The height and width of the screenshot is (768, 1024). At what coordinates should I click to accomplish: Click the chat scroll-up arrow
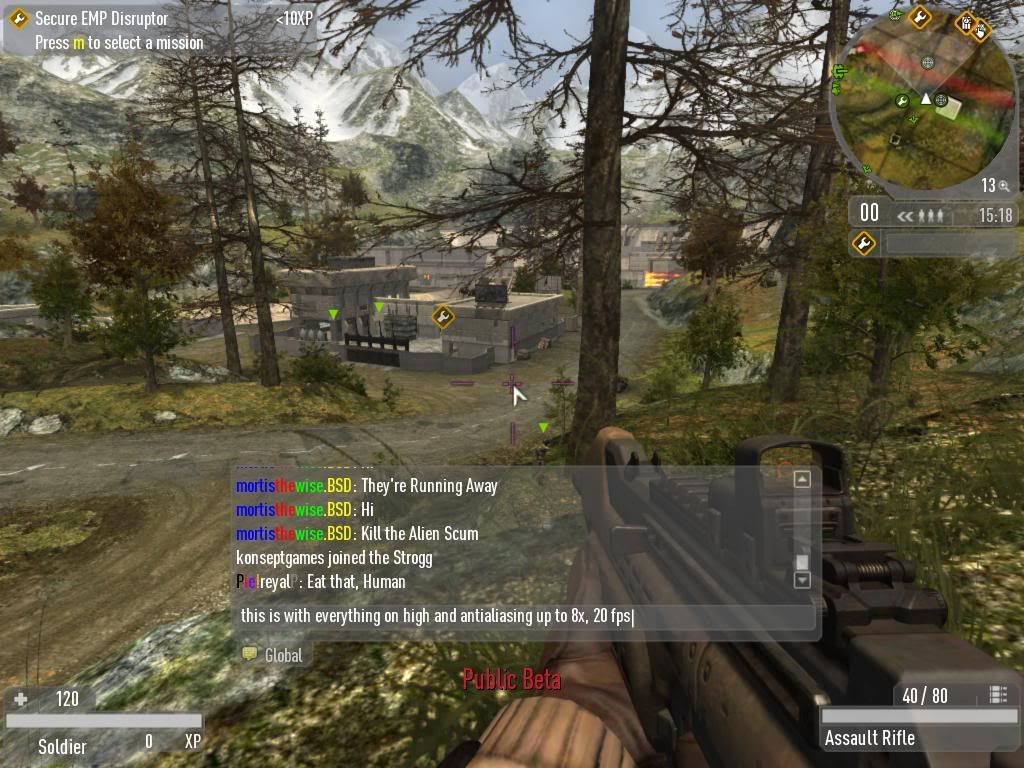801,480
